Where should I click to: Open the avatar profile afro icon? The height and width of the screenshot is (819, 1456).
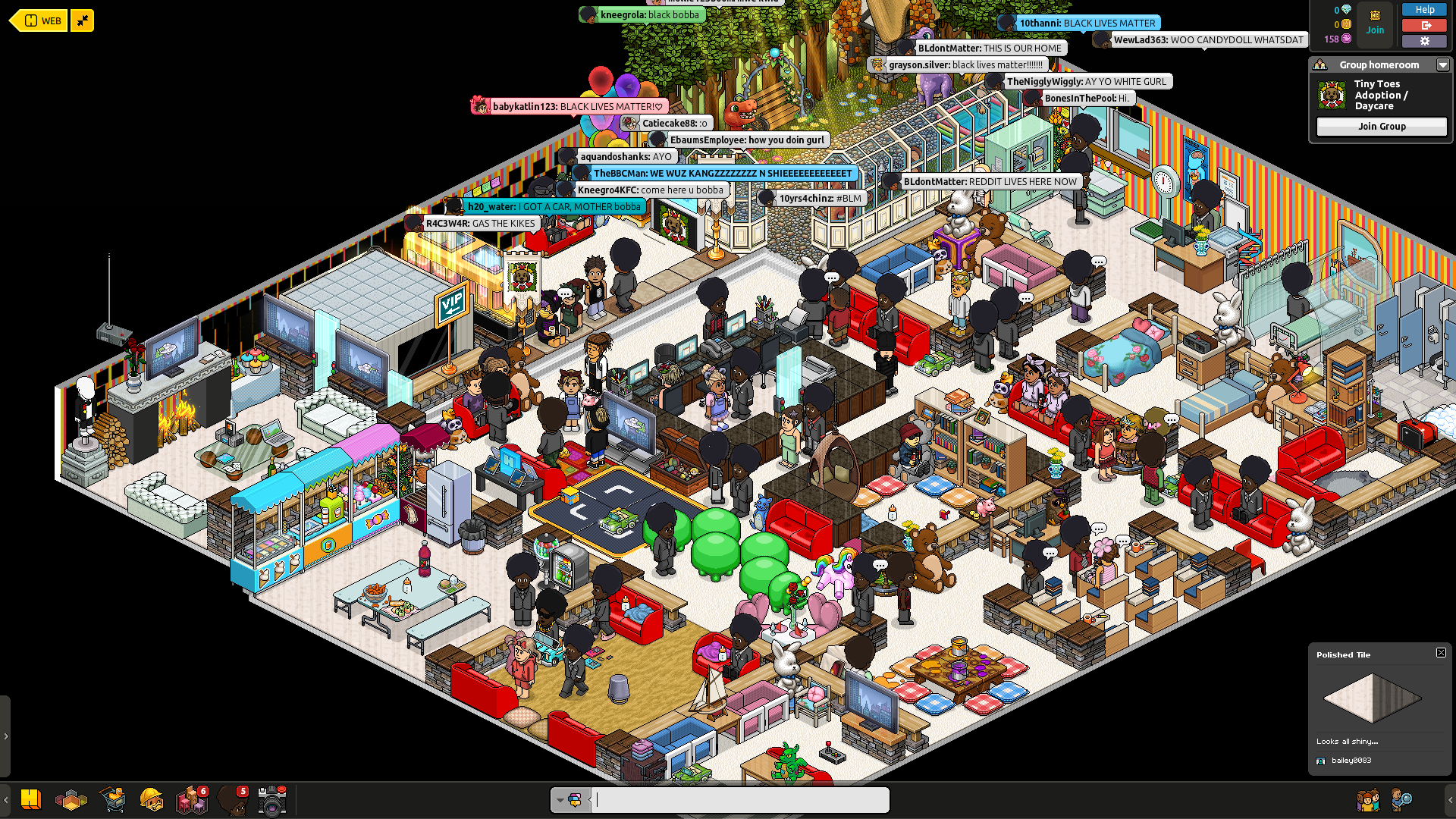[232, 799]
